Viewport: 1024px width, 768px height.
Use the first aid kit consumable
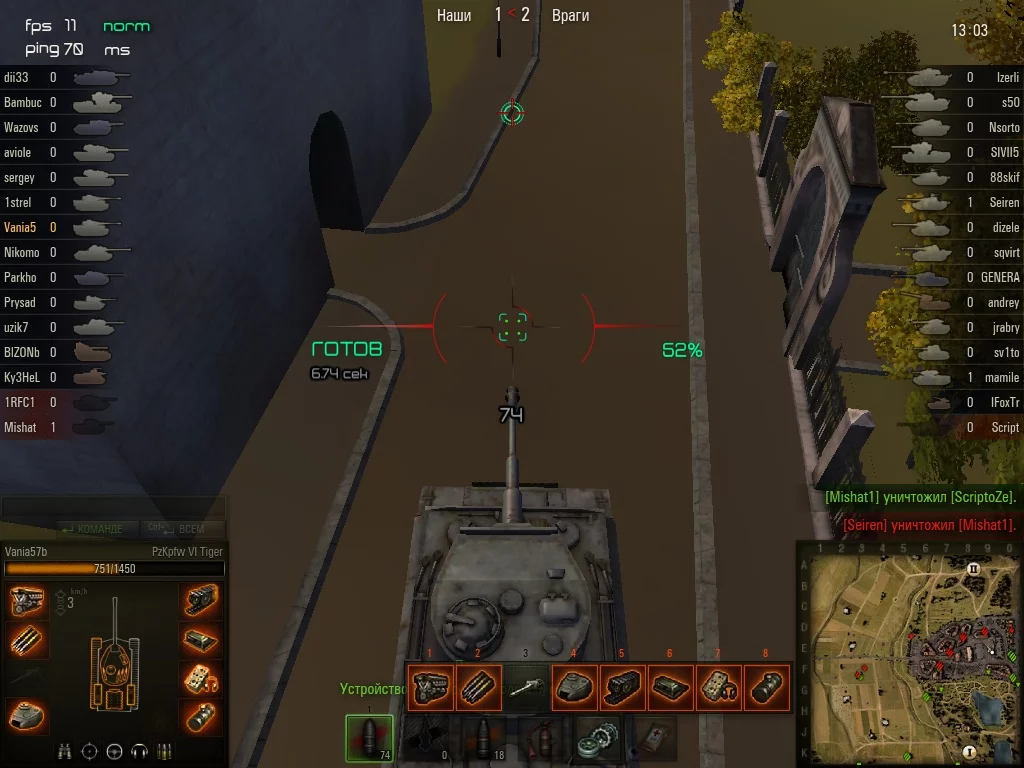point(651,739)
